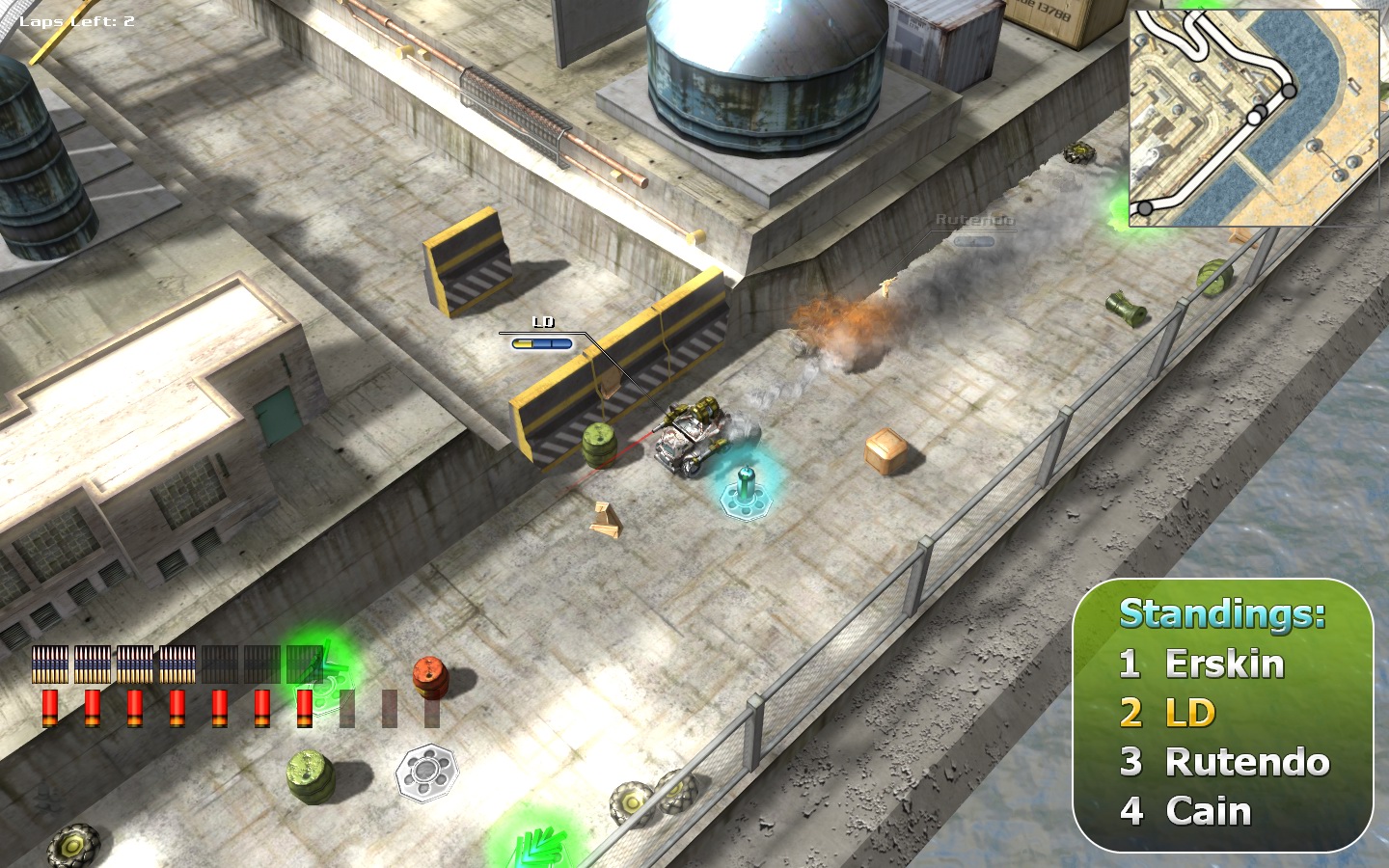The width and height of the screenshot is (1389, 868).
Task: Toggle the last filled shotgun shell indicator
Action: coord(304,709)
